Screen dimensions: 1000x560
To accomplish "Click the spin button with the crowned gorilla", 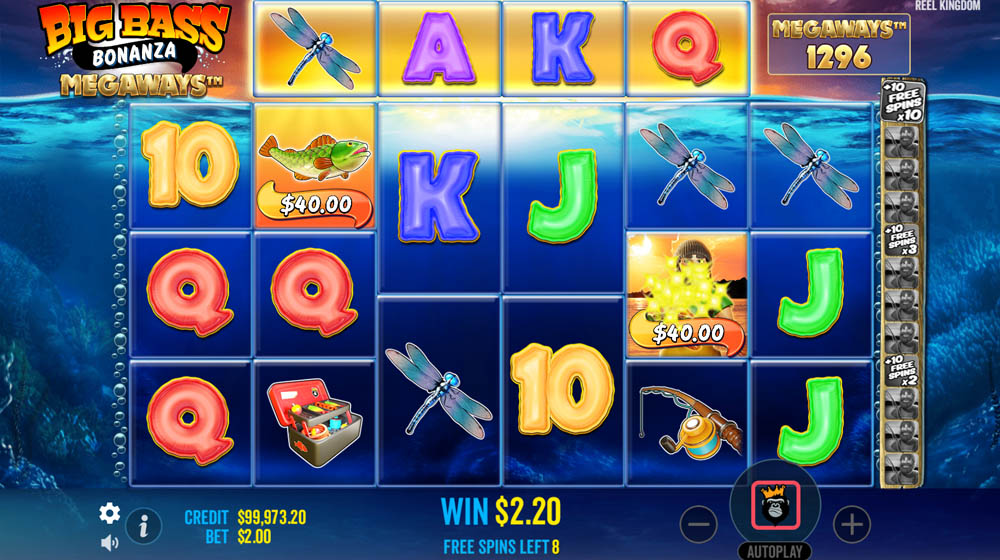I will [775, 506].
